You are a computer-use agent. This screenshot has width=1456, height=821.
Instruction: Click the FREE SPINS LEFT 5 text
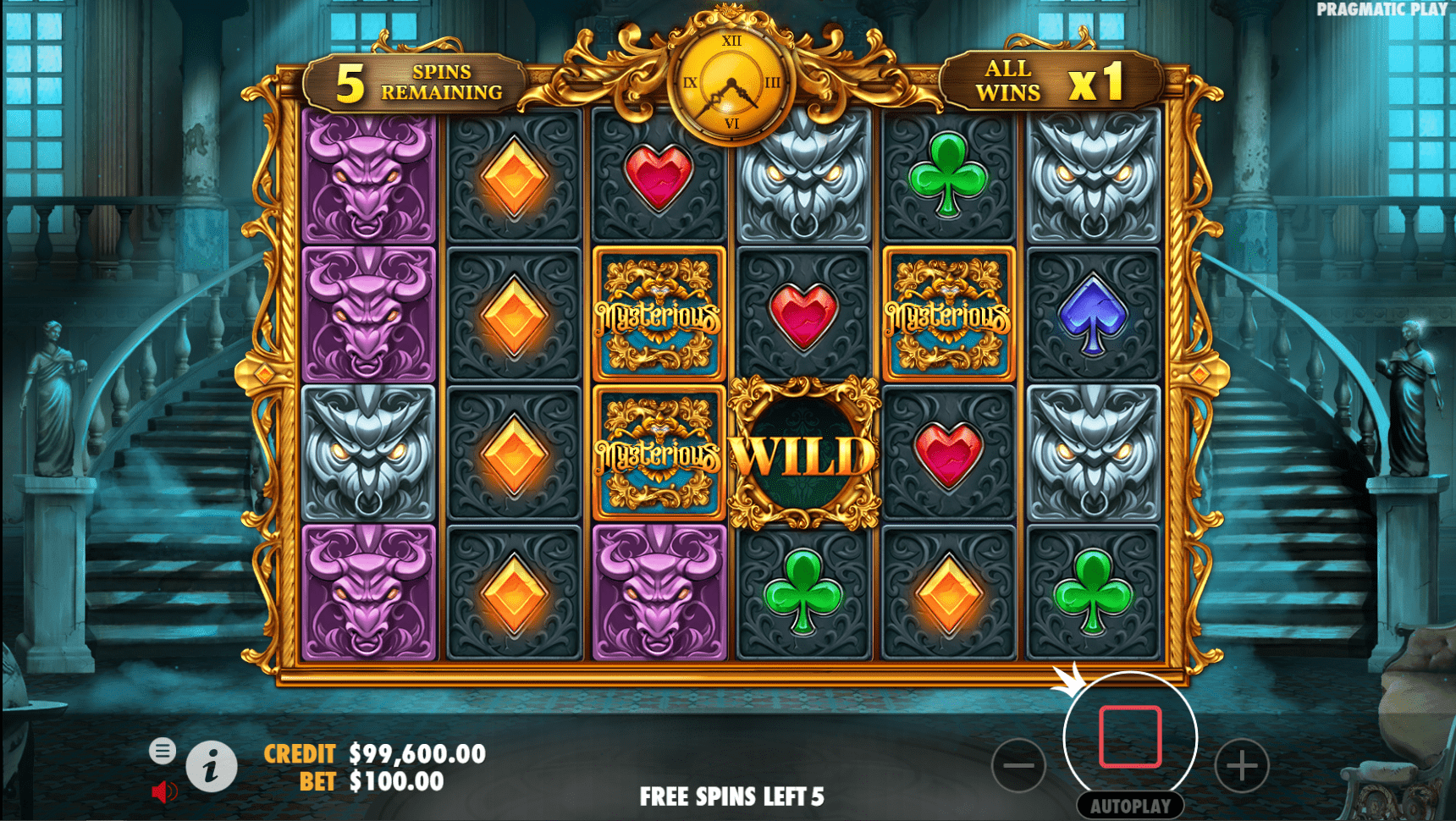tap(732, 796)
